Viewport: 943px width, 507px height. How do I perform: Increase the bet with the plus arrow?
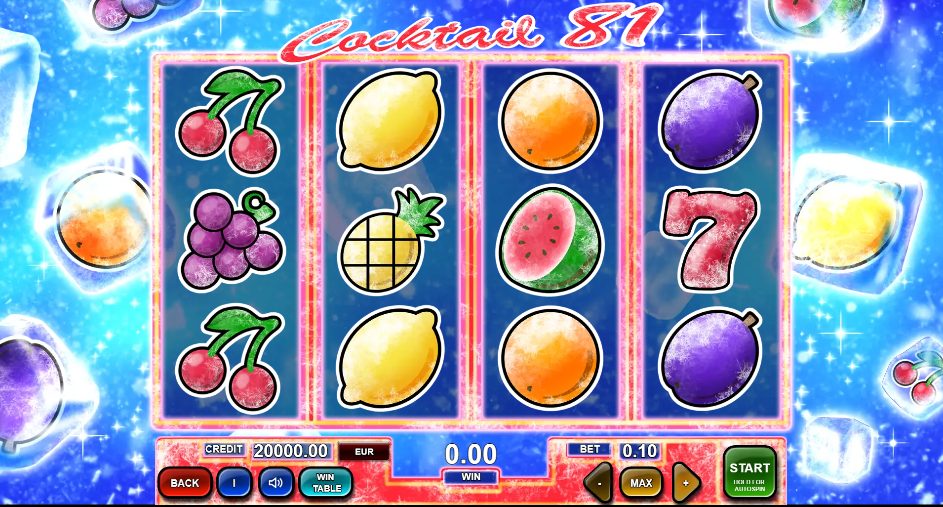click(x=685, y=483)
